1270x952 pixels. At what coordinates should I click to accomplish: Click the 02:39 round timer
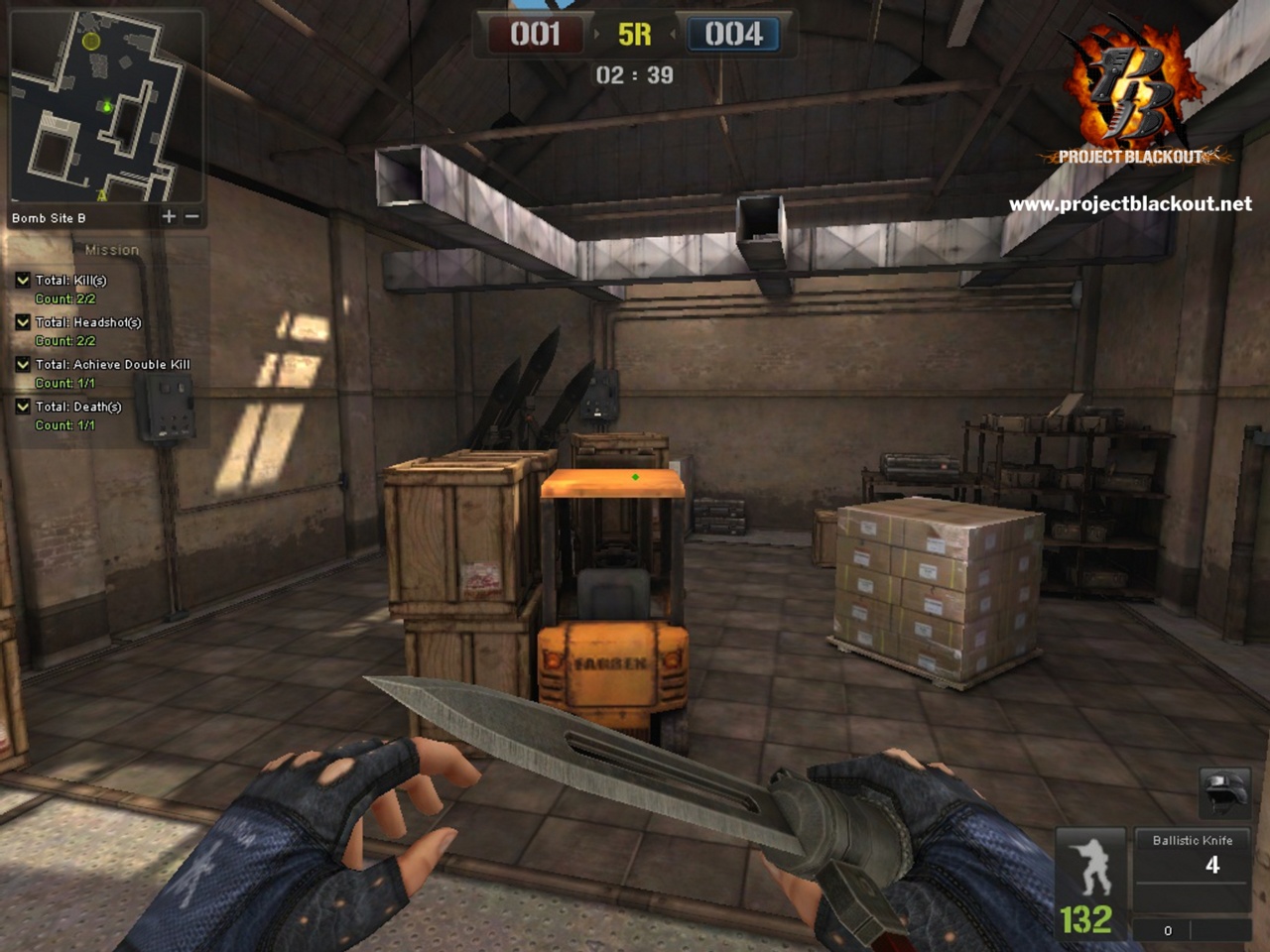click(634, 72)
